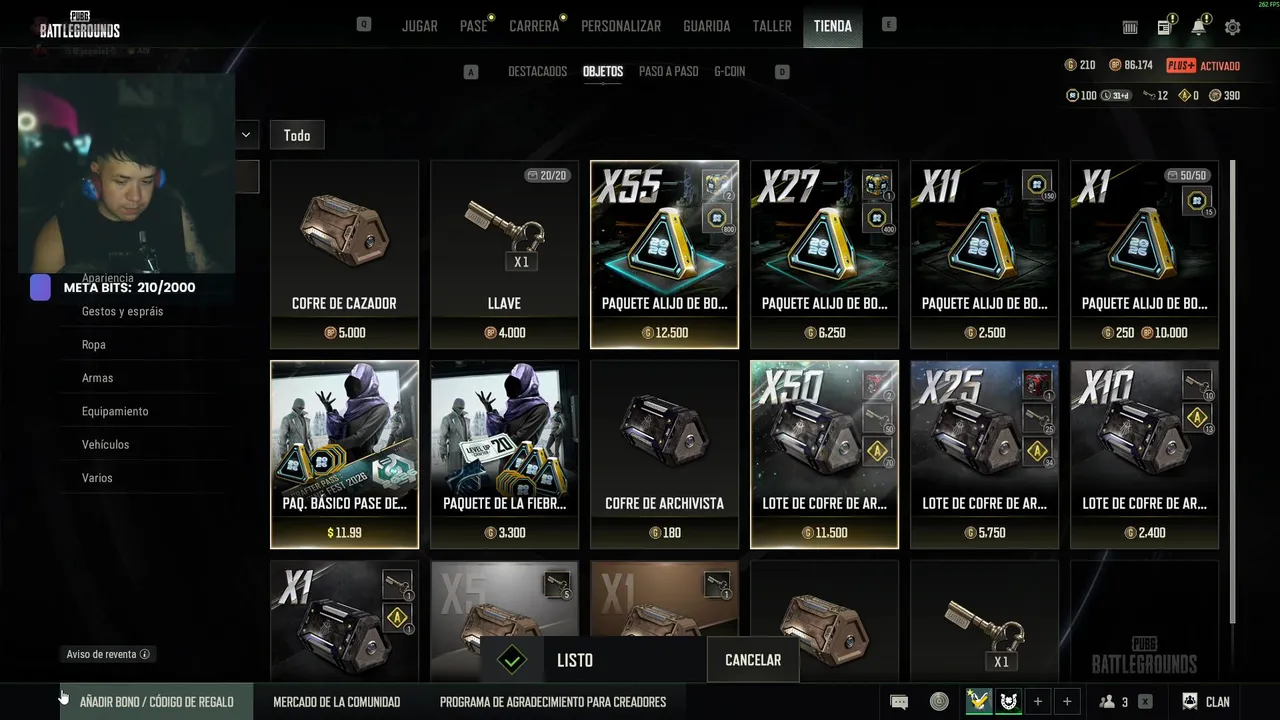Viewport: 1280px width, 720px height.
Task: Select the Cofre de Archivista for 180
Action: [664, 454]
